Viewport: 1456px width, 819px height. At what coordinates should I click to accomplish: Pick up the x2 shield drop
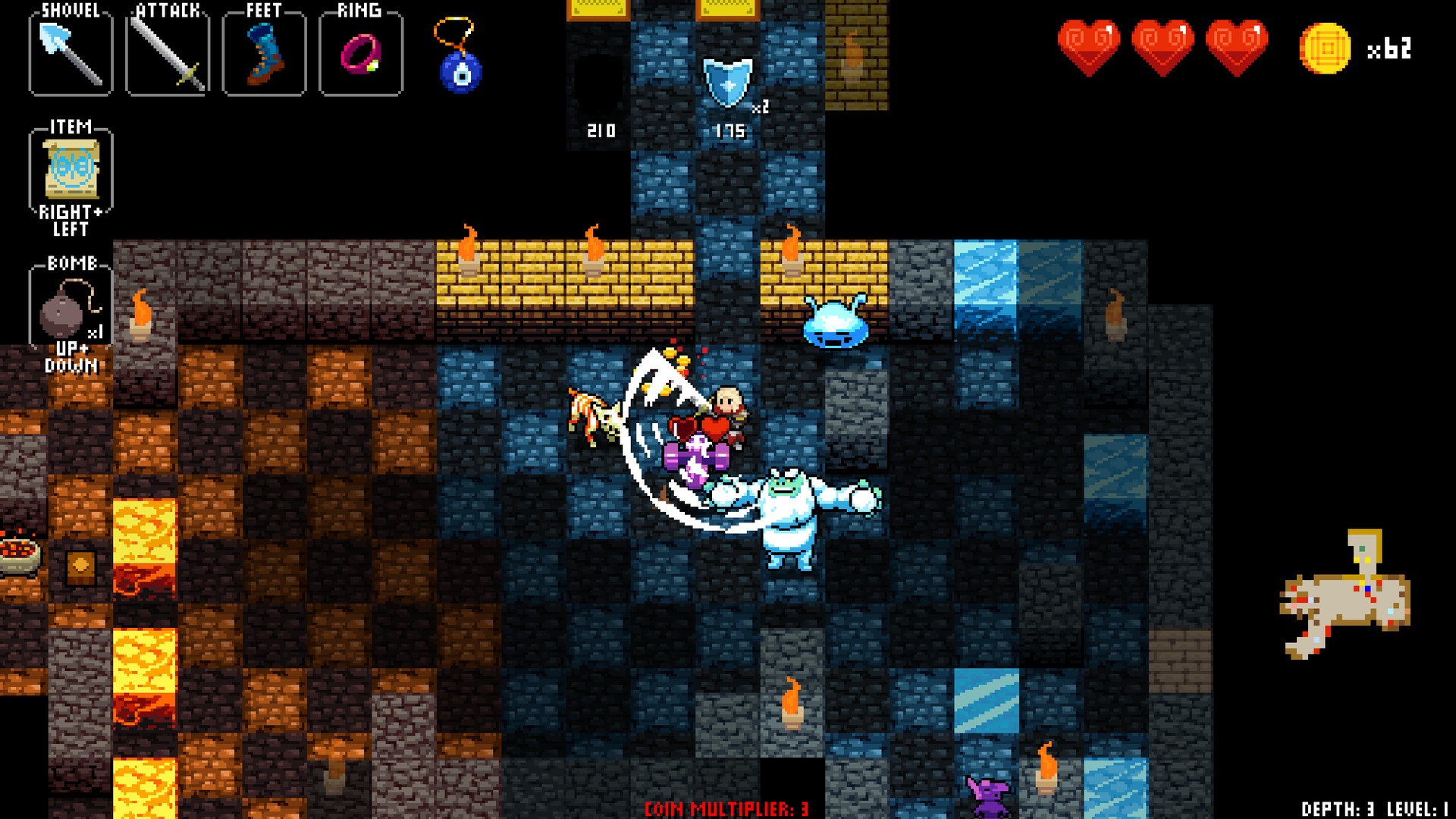coord(726,83)
